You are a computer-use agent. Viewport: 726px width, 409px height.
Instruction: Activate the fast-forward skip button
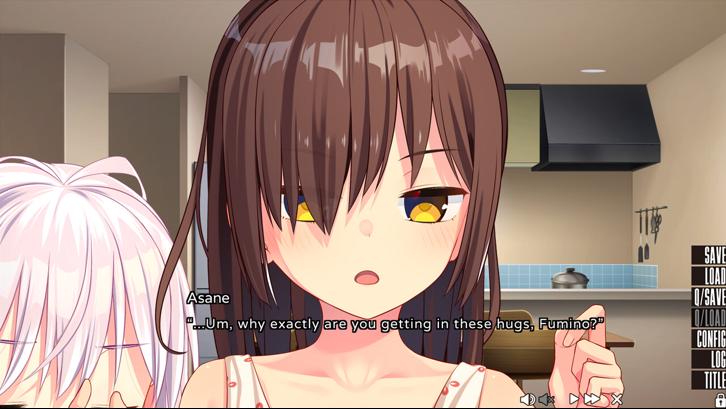click(593, 399)
